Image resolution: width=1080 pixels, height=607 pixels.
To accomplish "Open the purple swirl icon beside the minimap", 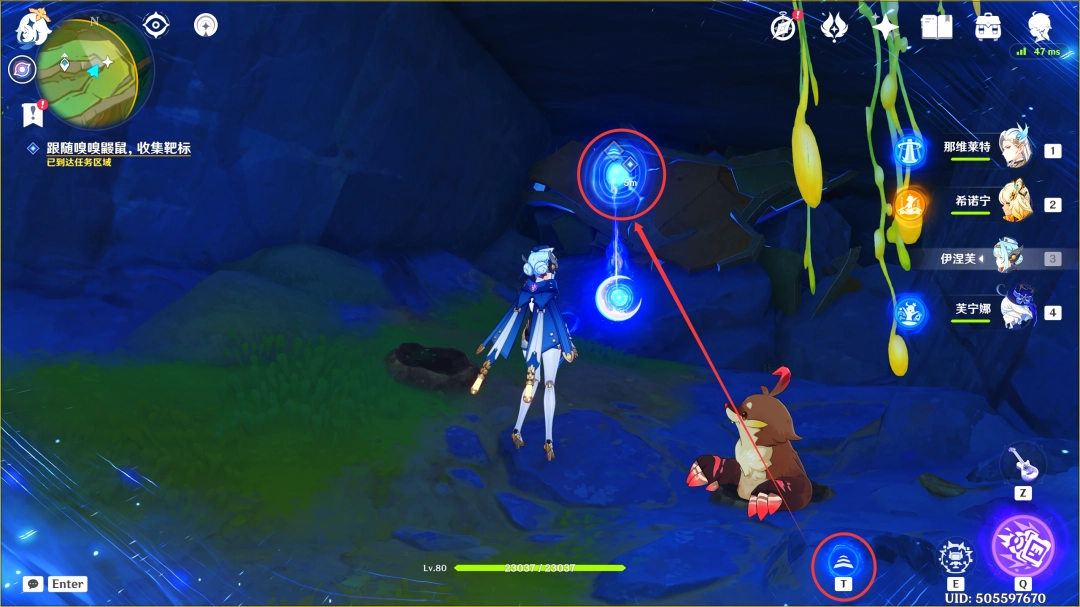I will 21,69.
